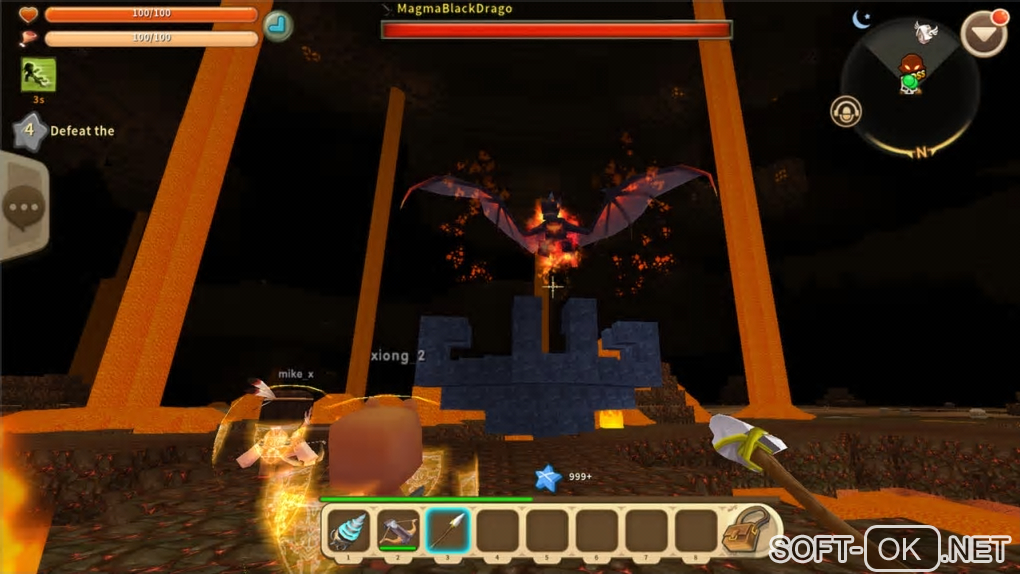This screenshot has height=574, width=1020.
Task: Click the blue clock icon beside health bar
Action: 278,25
